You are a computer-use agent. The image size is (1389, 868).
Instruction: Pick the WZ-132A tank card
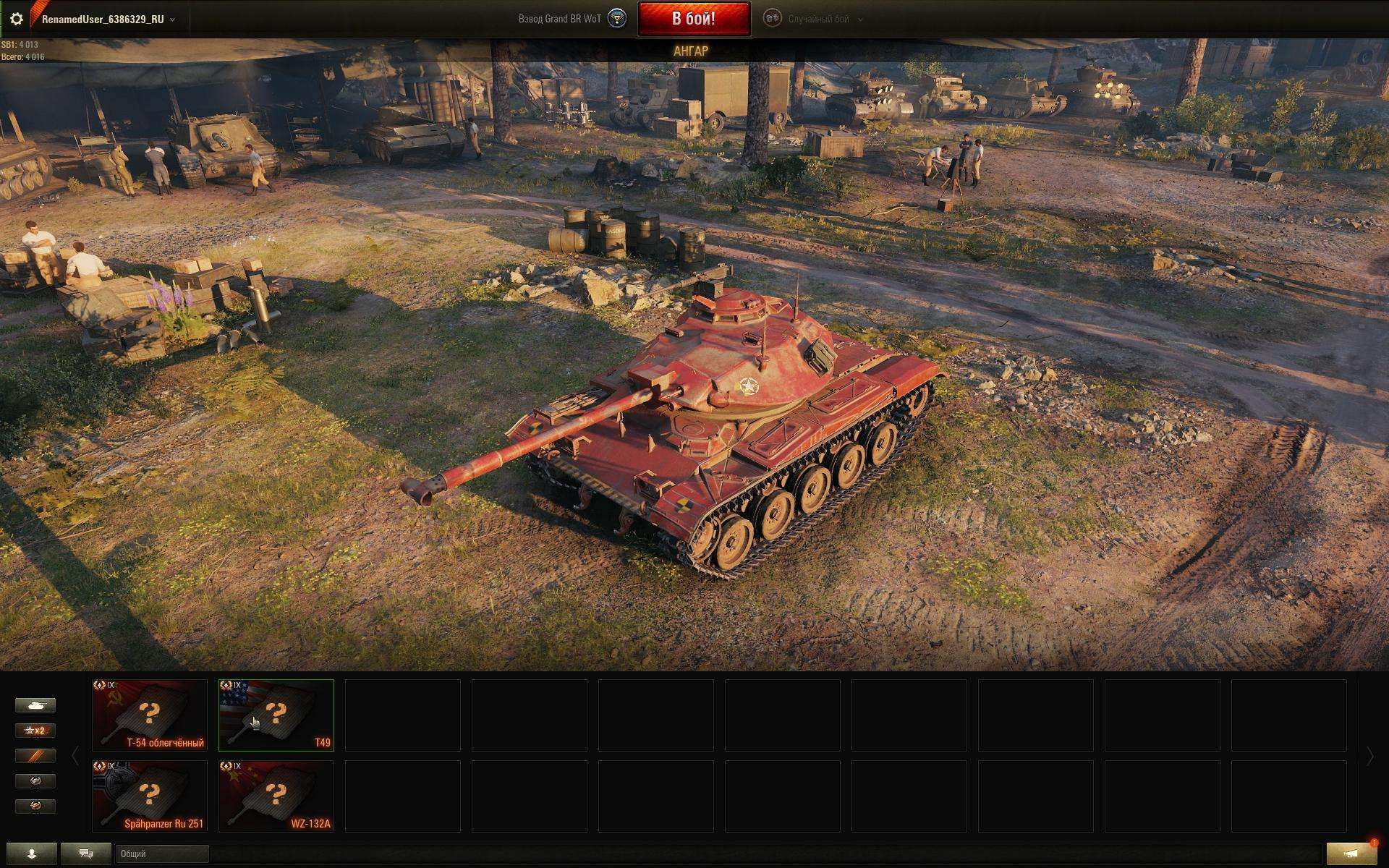coord(276,796)
